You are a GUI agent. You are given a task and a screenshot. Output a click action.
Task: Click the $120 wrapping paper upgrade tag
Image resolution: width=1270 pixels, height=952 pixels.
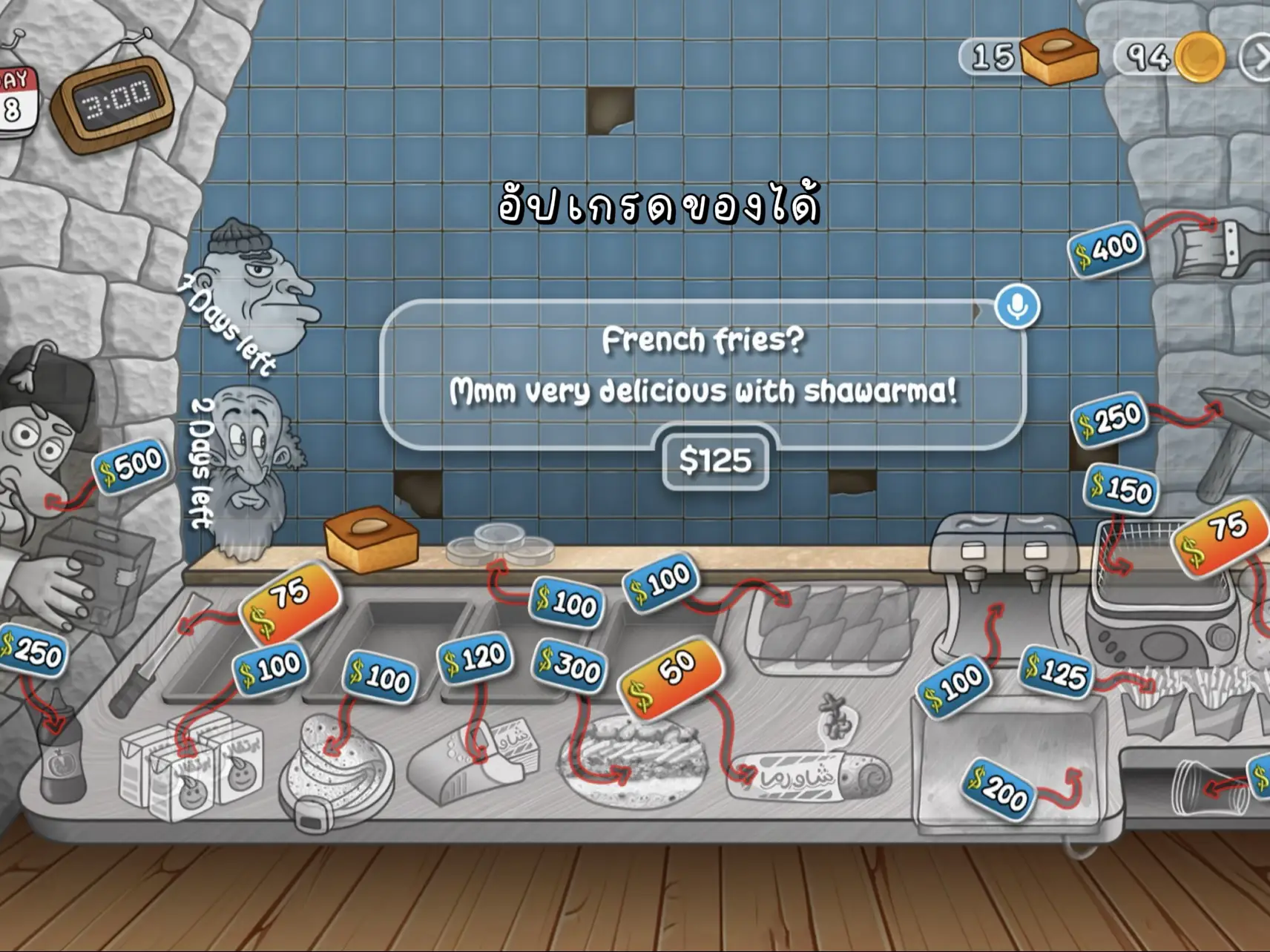[475, 658]
